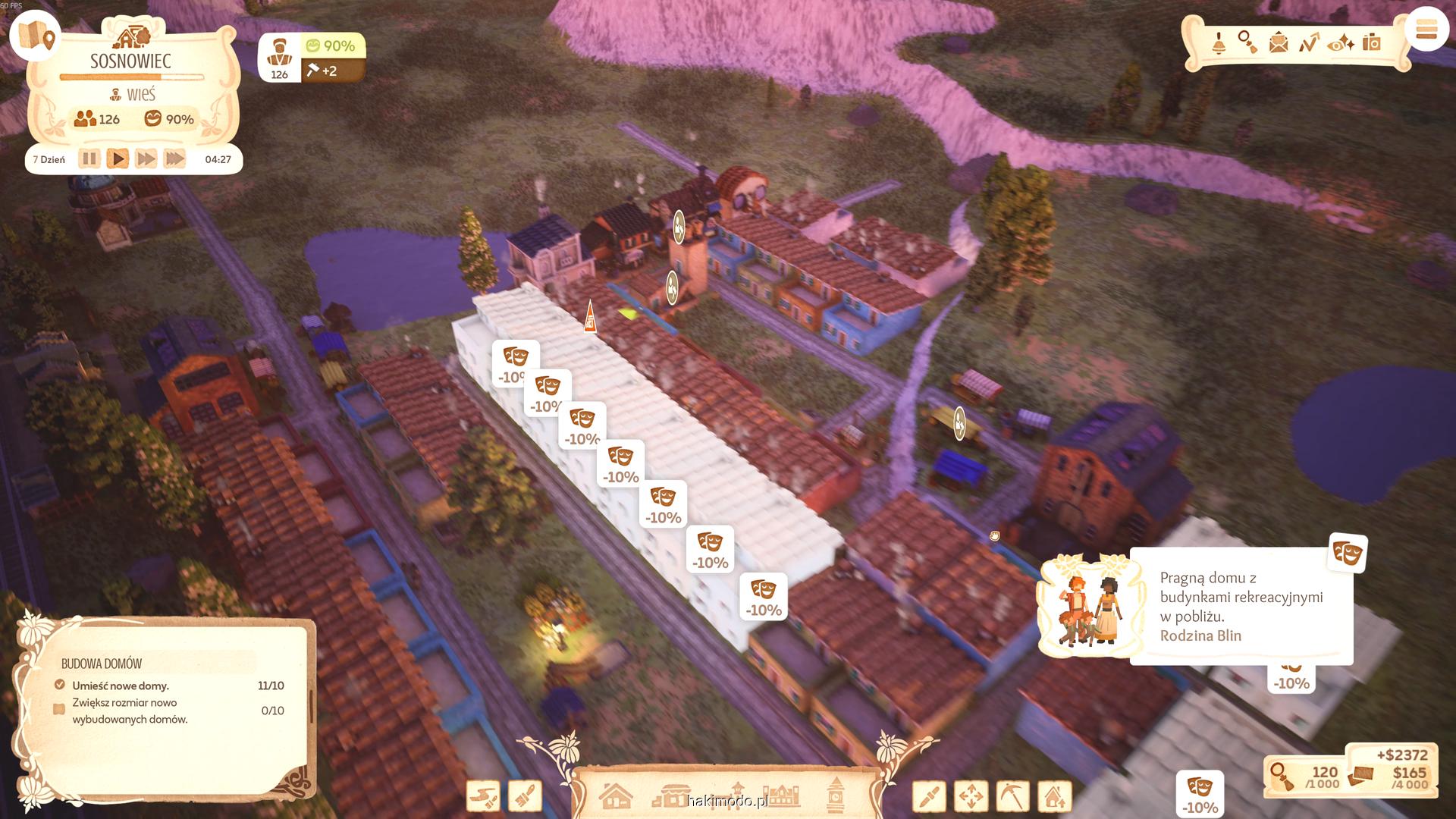Screen dimensions: 1456x819
Task: Open the envelope mail icon
Action: [x=1279, y=42]
